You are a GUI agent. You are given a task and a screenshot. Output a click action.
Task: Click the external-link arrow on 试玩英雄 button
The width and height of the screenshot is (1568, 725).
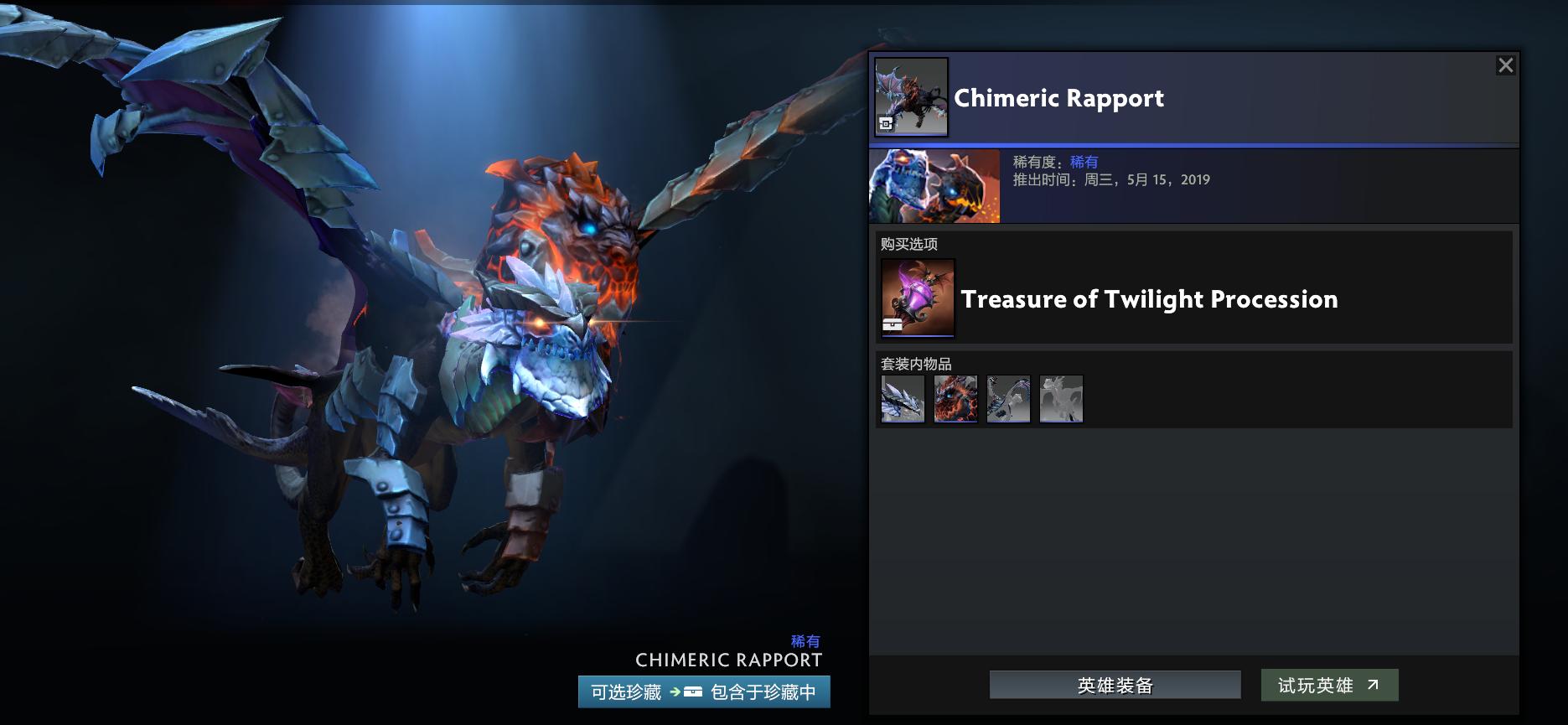pyautogui.click(x=1372, y=685)
